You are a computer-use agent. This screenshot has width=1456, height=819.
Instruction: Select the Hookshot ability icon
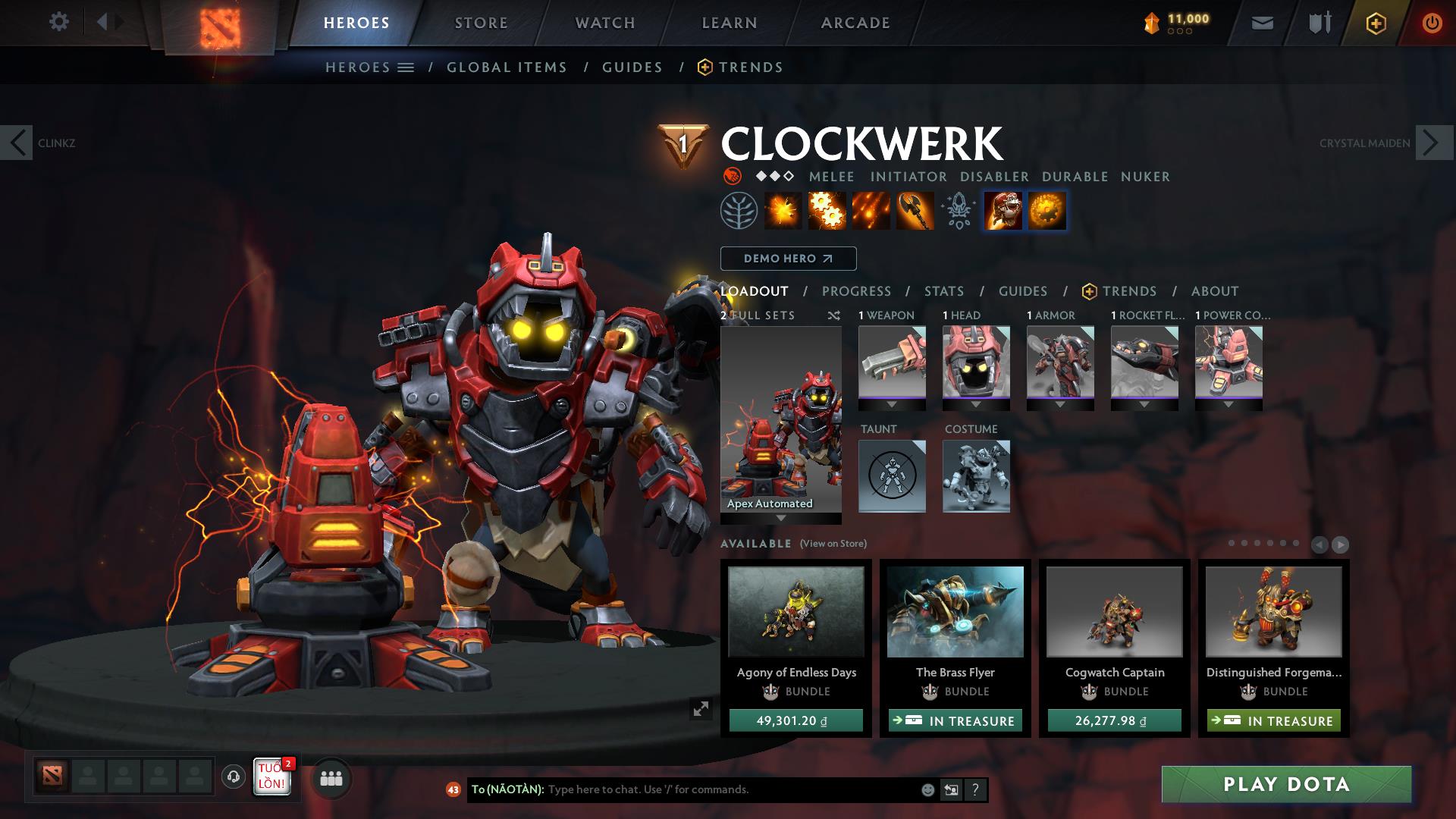click(914, 210)
